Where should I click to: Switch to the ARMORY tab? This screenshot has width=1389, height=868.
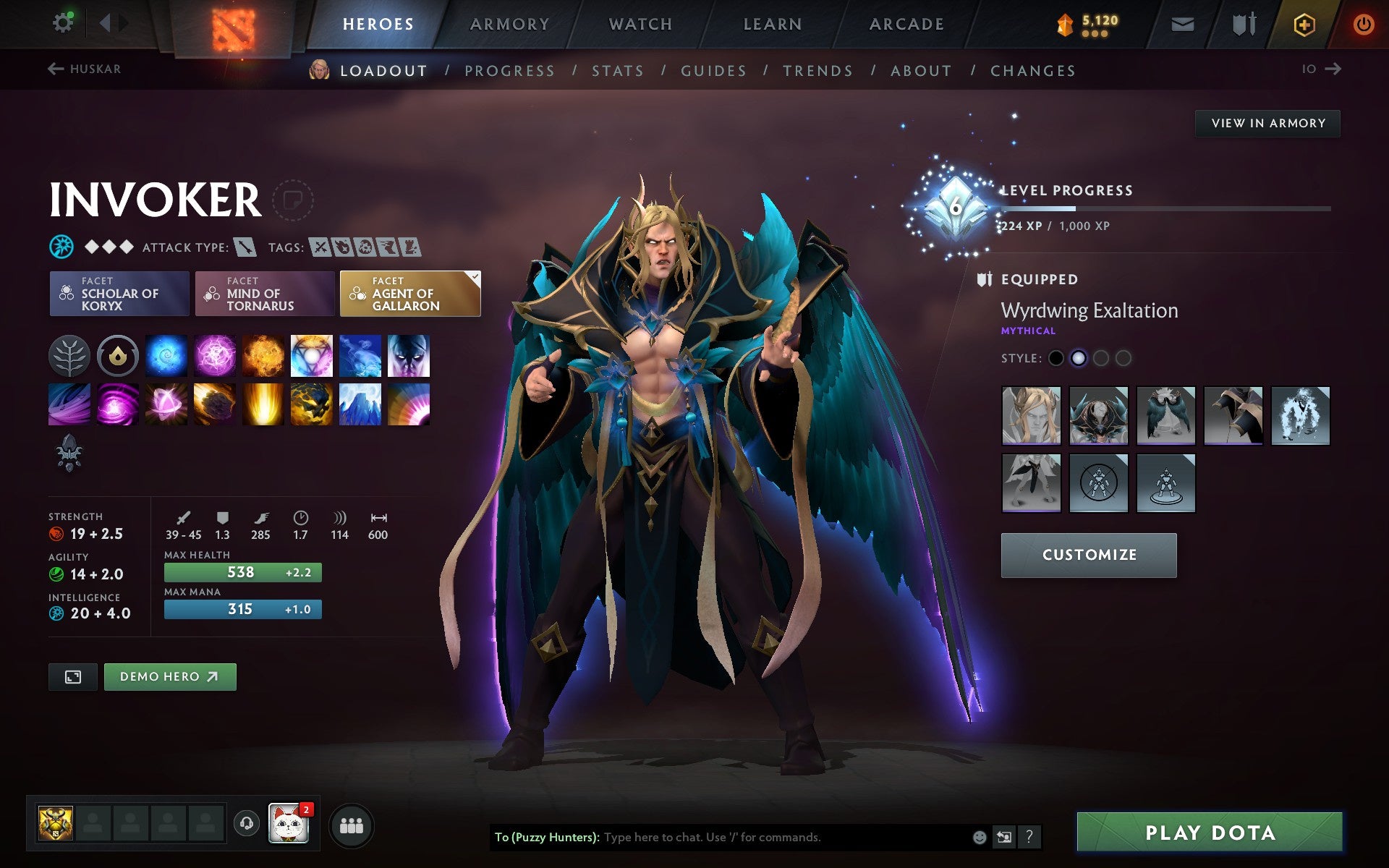point(509,23)
